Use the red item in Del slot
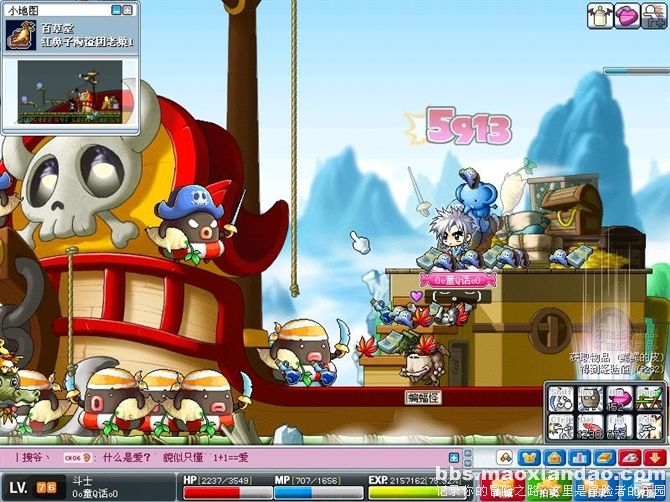The width and height of the screenshot is (670, 502). (589, 428)
